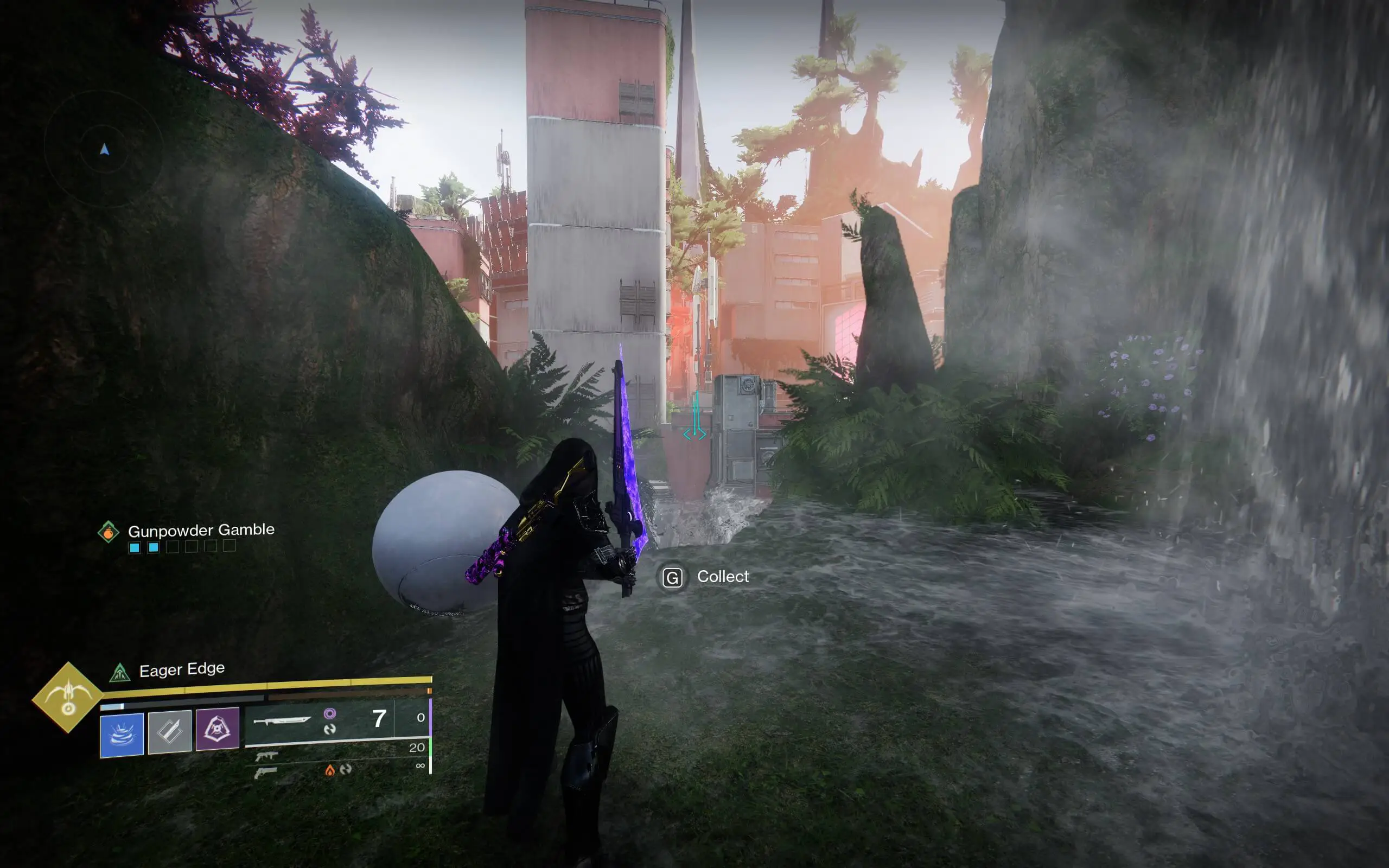
Task: Click the second filled blue progress square
Action: (155, 549)
